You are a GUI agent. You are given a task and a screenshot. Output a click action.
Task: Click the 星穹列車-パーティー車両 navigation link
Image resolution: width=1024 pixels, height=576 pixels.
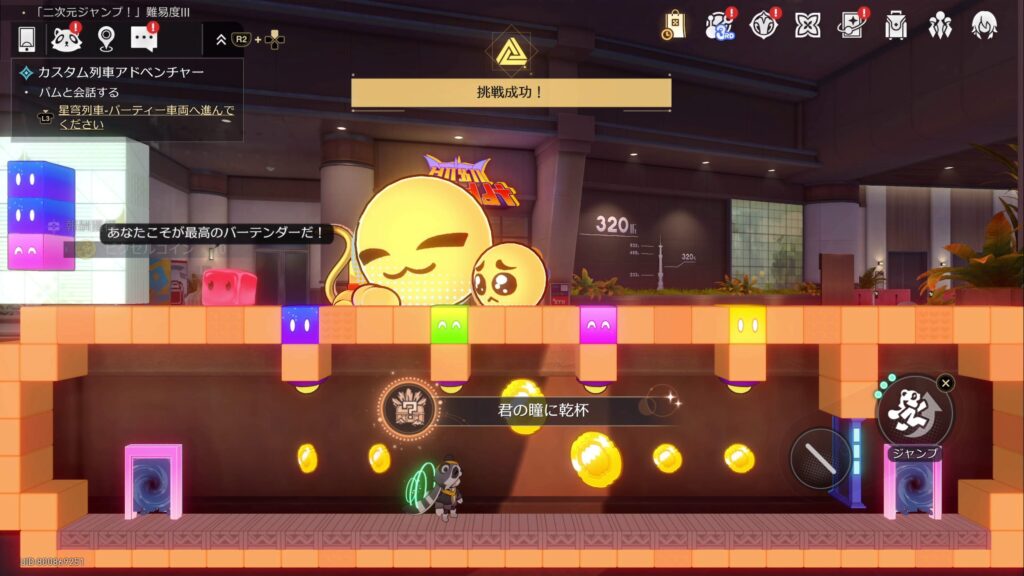(146, 117)
